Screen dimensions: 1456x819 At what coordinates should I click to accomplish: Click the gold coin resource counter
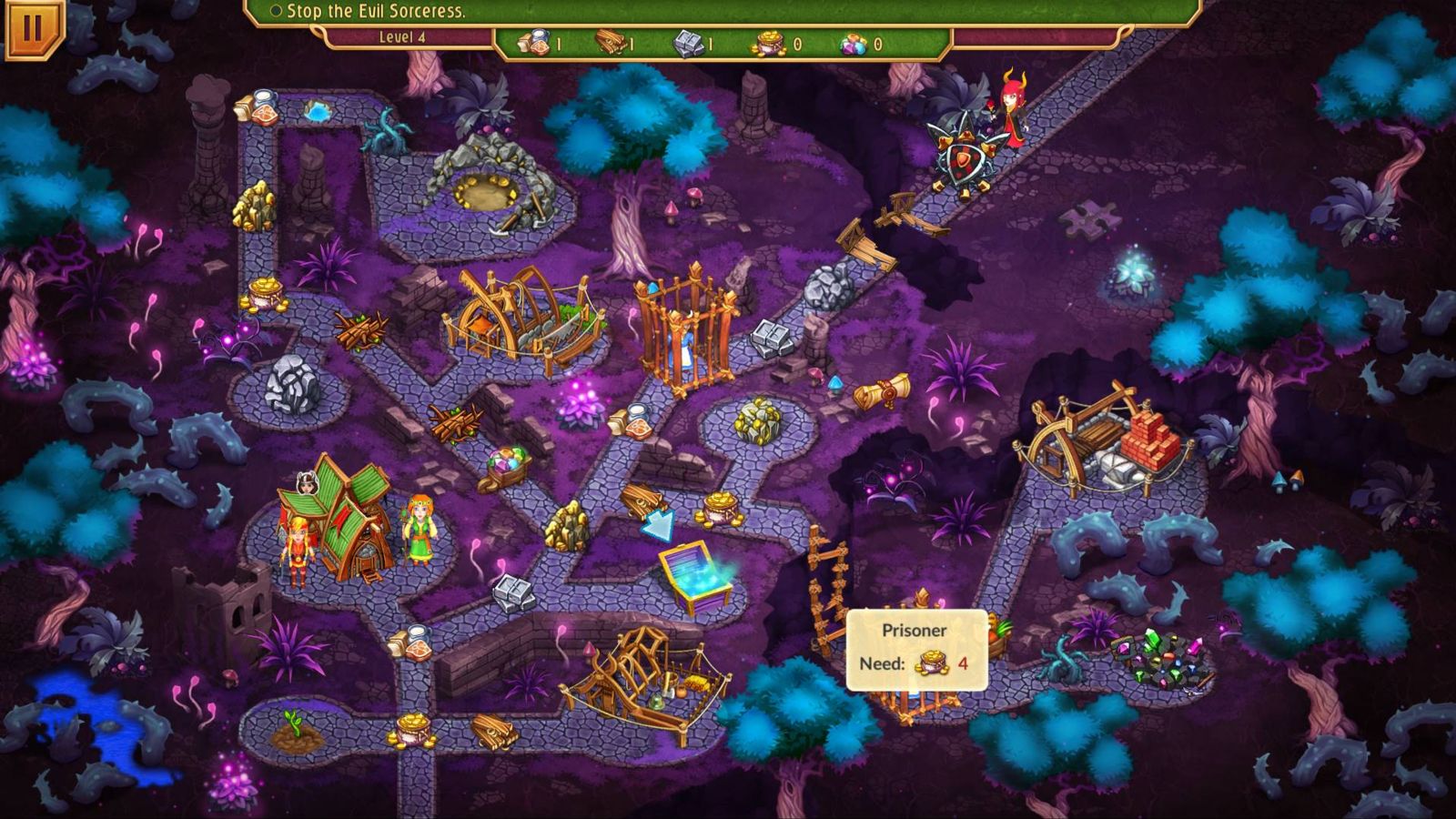(784, 40)
